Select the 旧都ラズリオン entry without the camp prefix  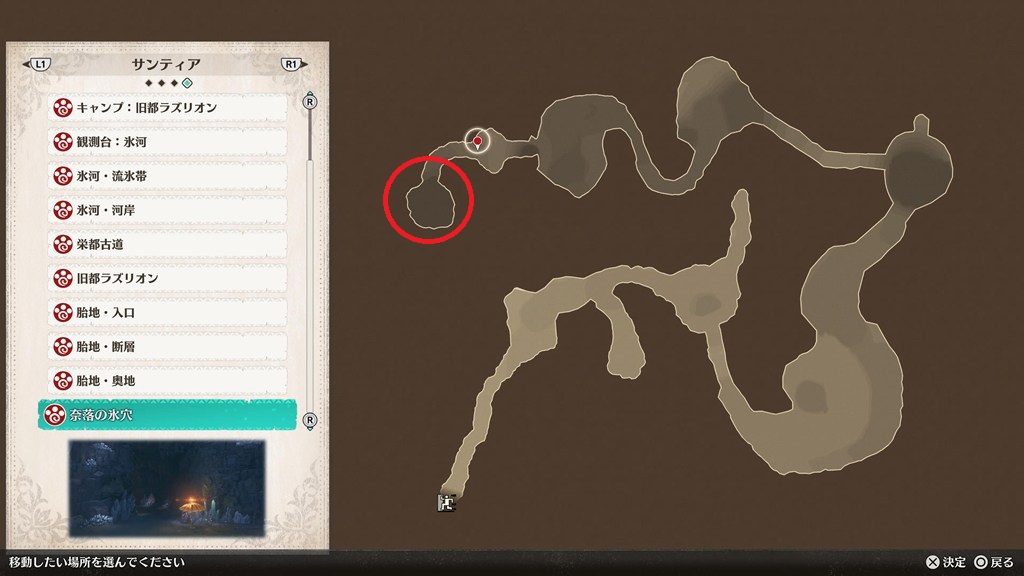coord(167,278)
